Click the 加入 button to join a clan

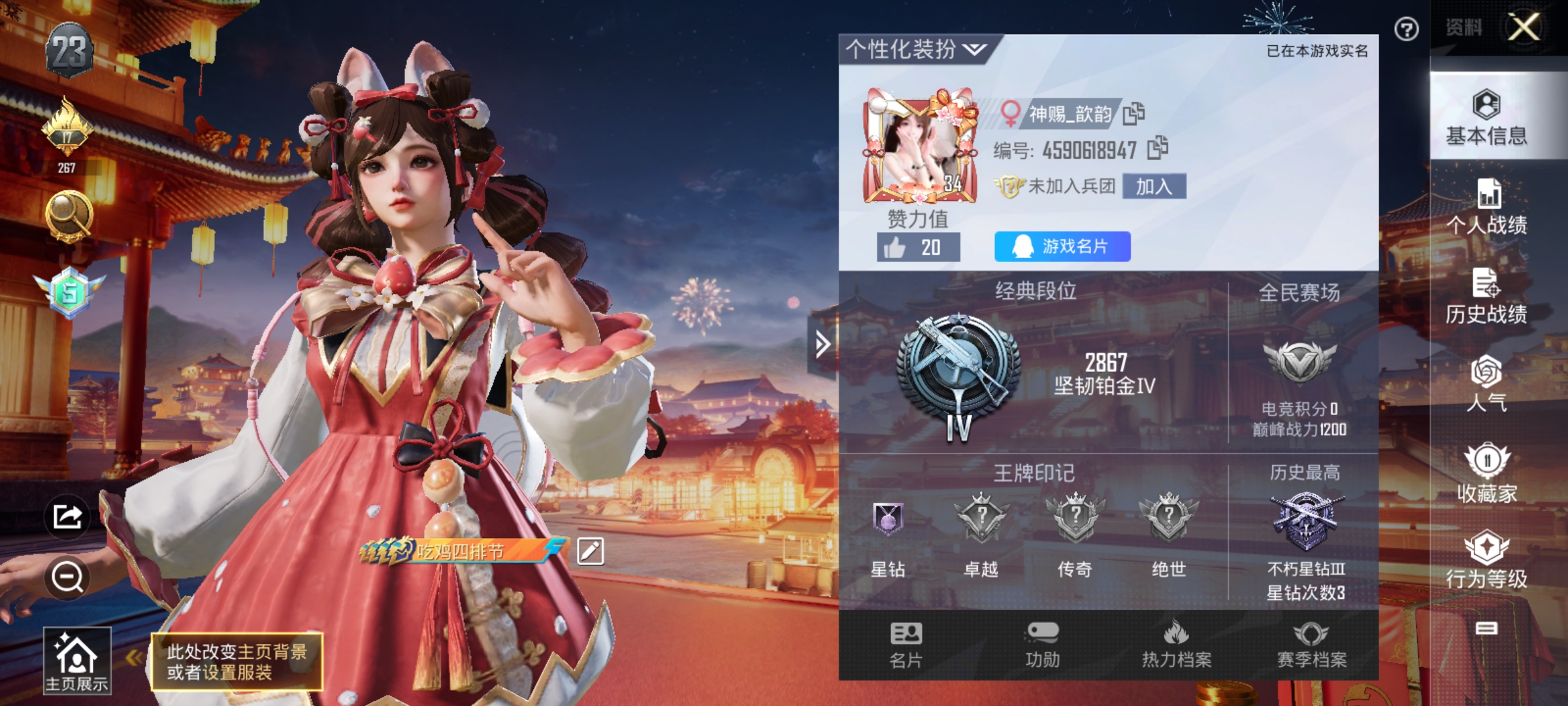(x=1154, y=187)
